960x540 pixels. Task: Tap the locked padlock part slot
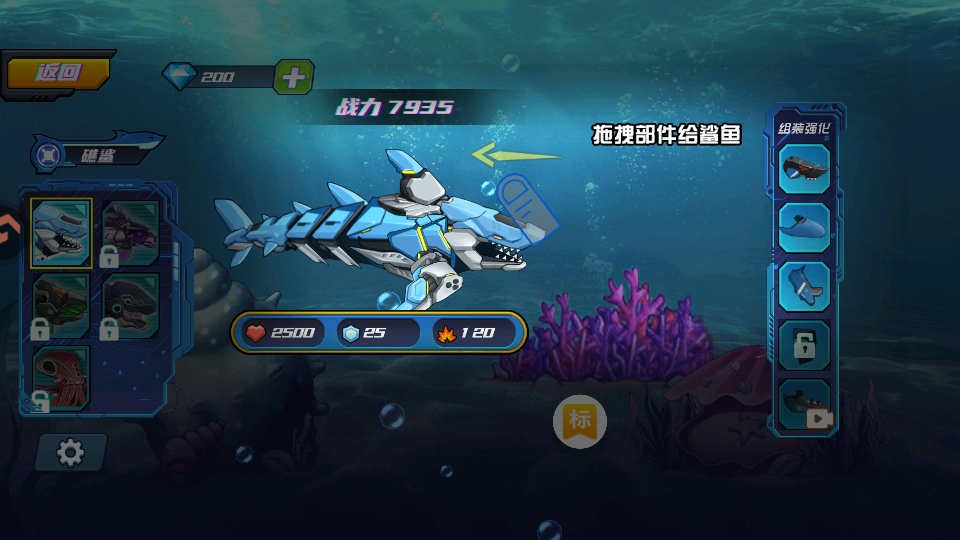tap(805, 344)
